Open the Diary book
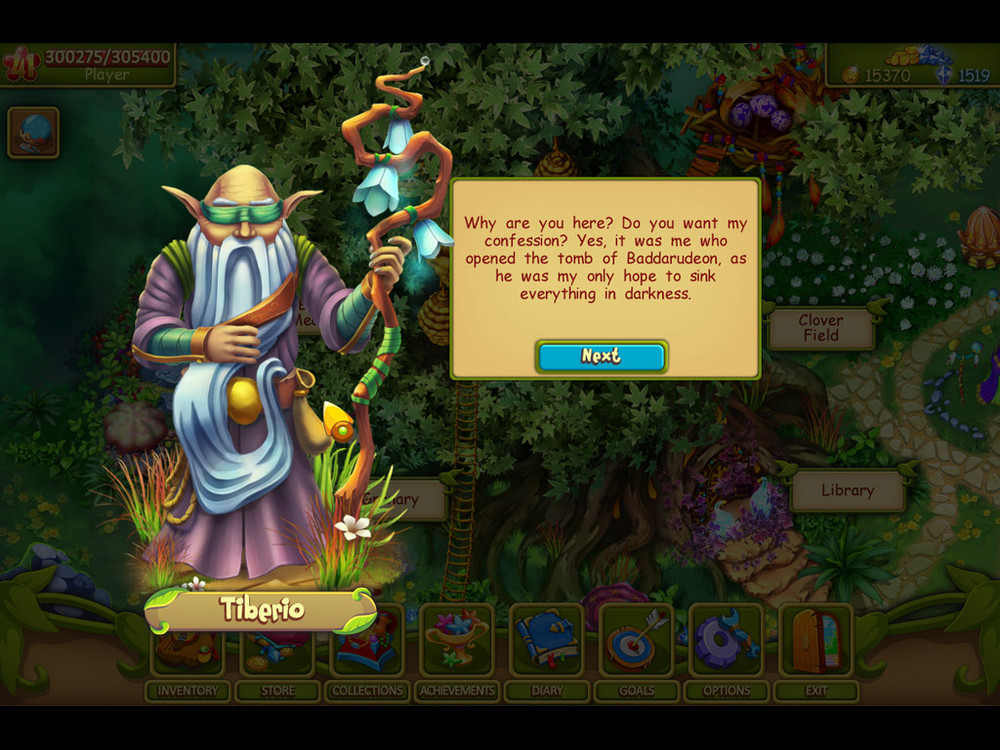This screenshot has height=750, width=1000. 547,640
